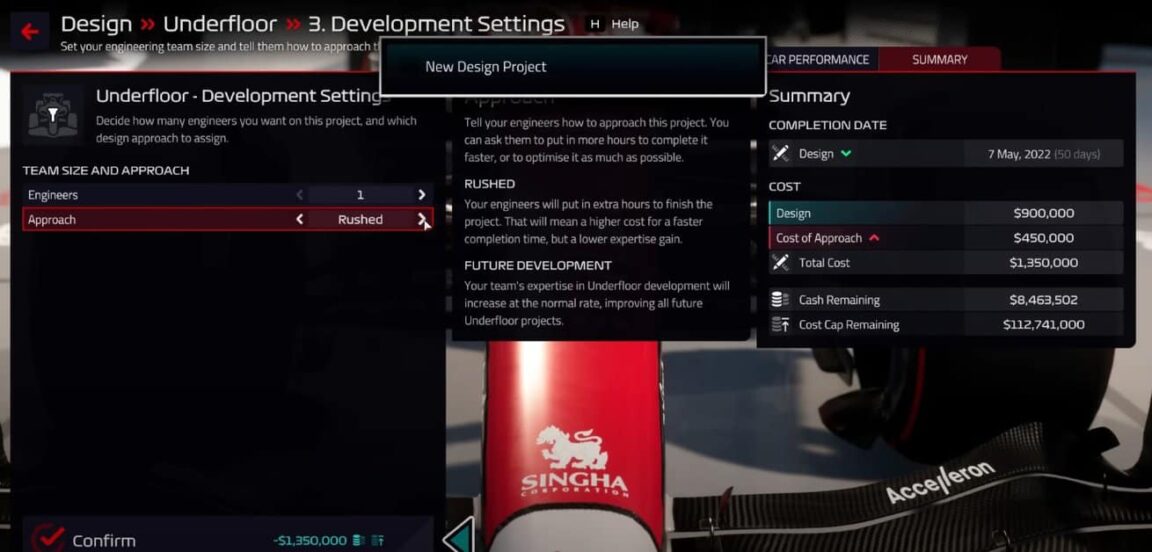1152x552 pixels.
Task: Go to the Underfloor breadcrumb step
Action: point(219,24)
